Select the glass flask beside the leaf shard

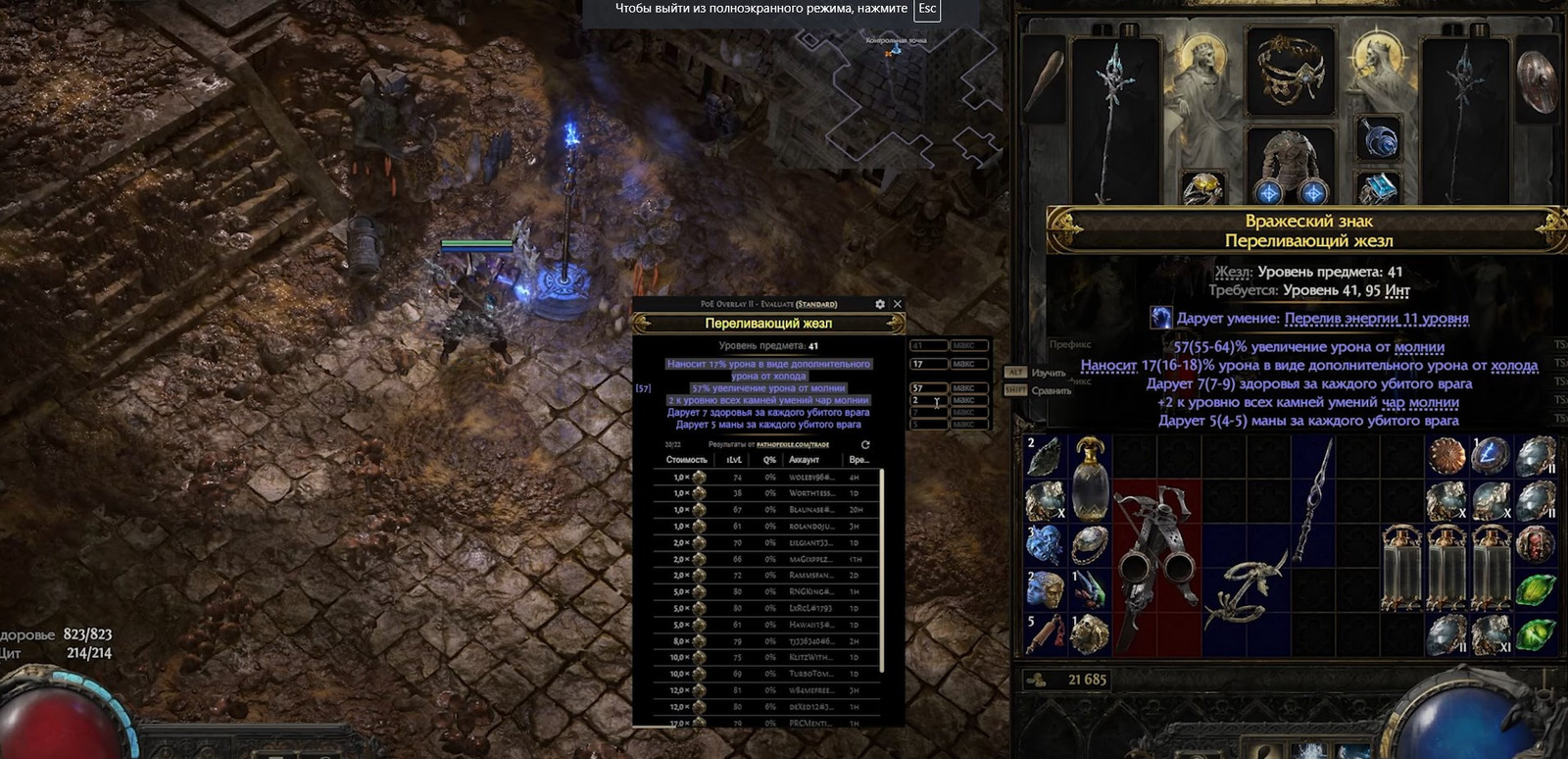[1089, 478]
